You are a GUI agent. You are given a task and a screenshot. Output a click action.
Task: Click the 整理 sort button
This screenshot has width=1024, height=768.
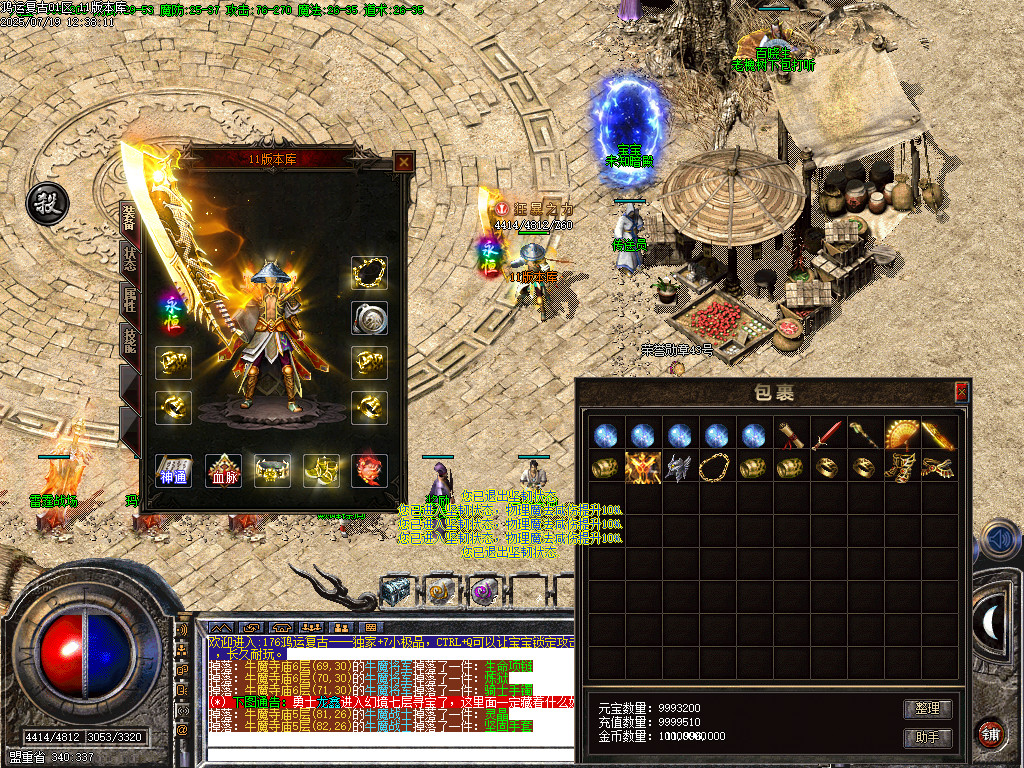[927, 709]
